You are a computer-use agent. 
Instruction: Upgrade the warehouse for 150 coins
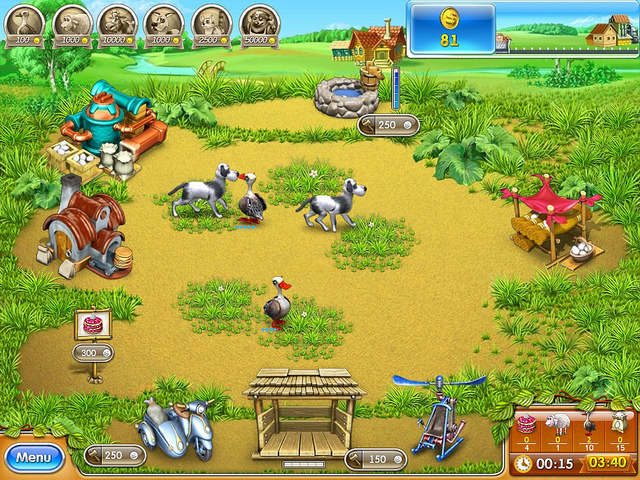(x=376, y=458)
